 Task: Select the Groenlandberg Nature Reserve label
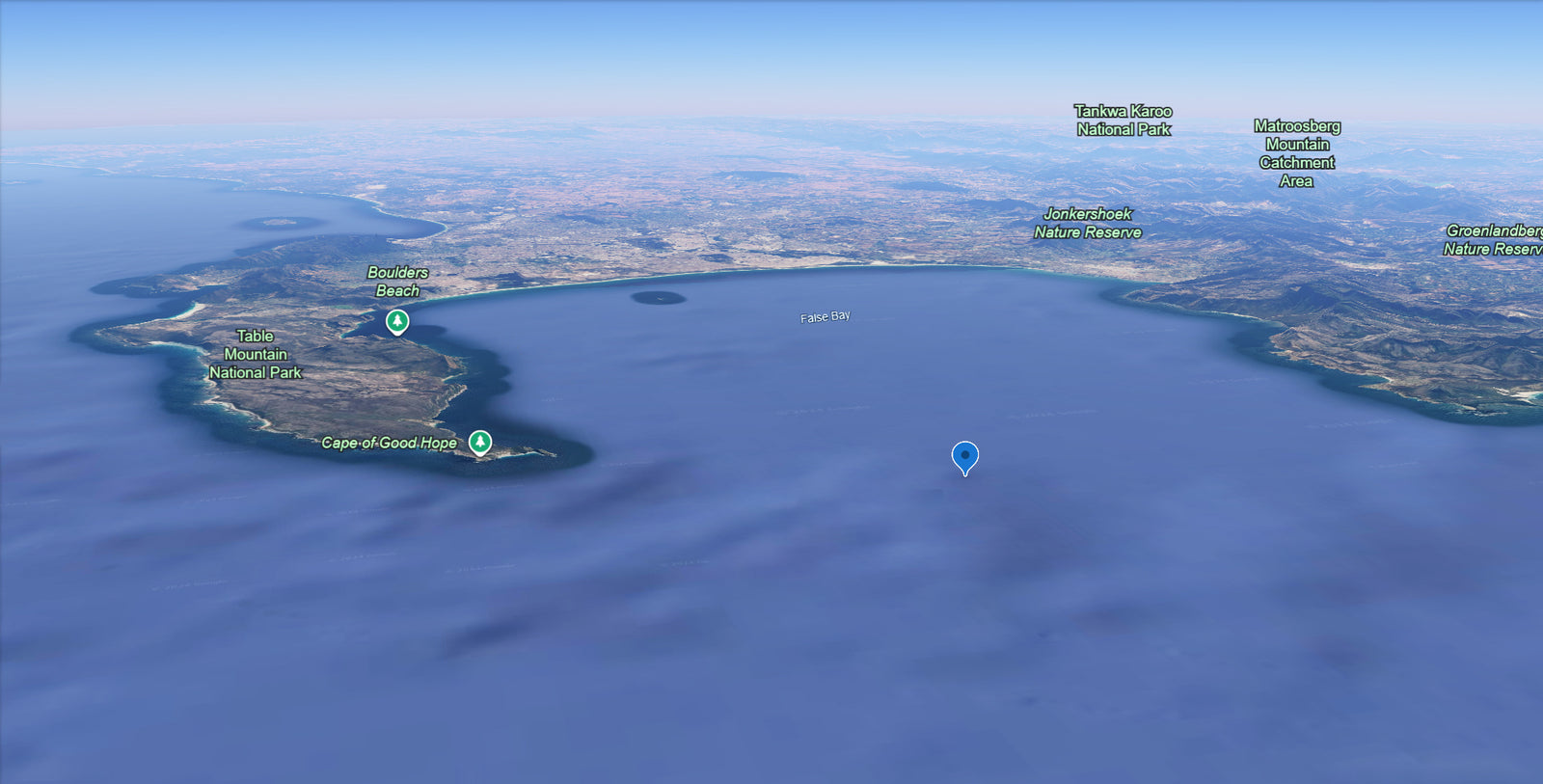pyautogui.click(x=1492, y=240)
